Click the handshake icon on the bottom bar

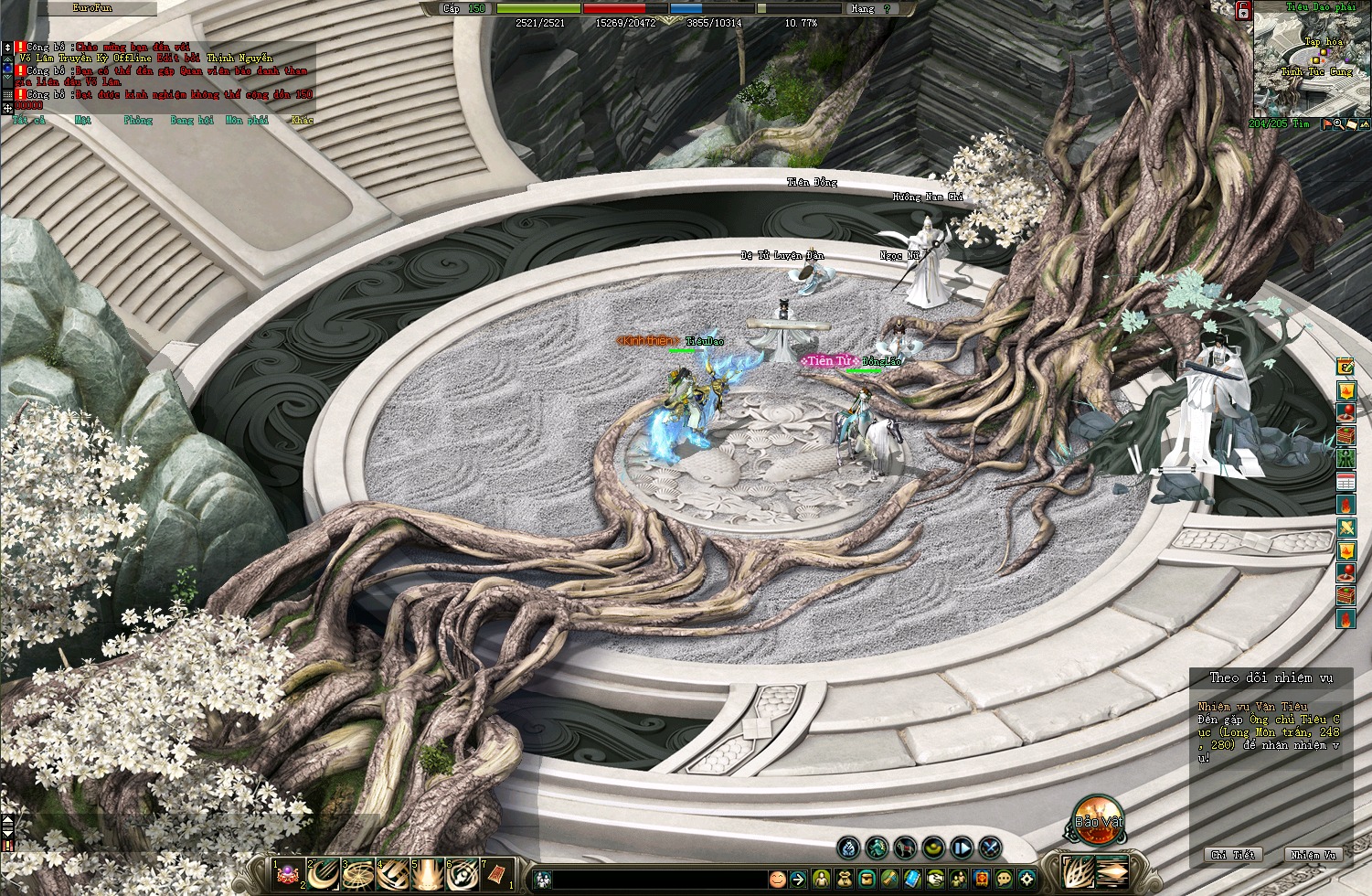[x=935, y=879]
